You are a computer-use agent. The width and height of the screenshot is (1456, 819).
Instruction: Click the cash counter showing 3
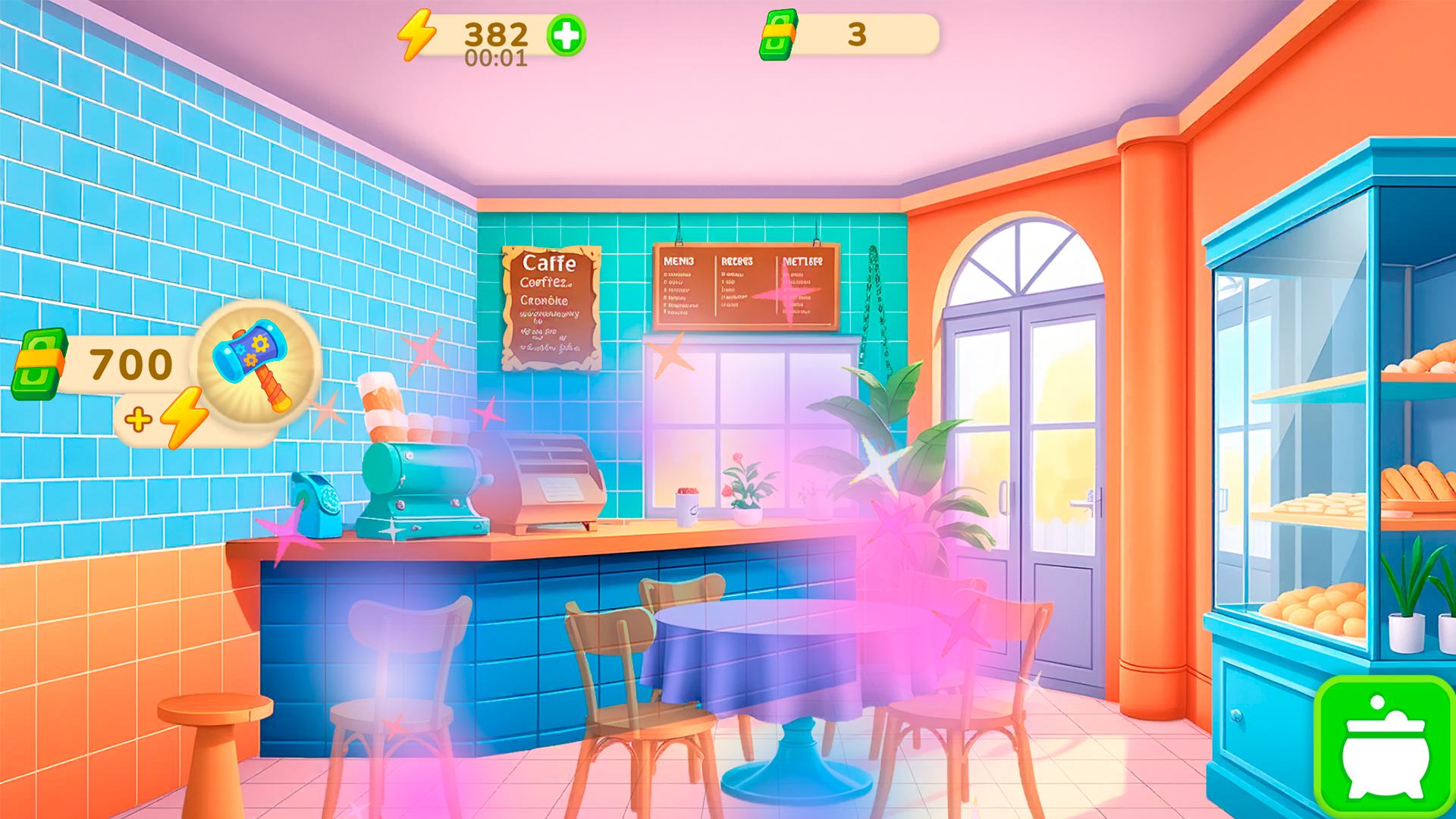tap(855, 33)
